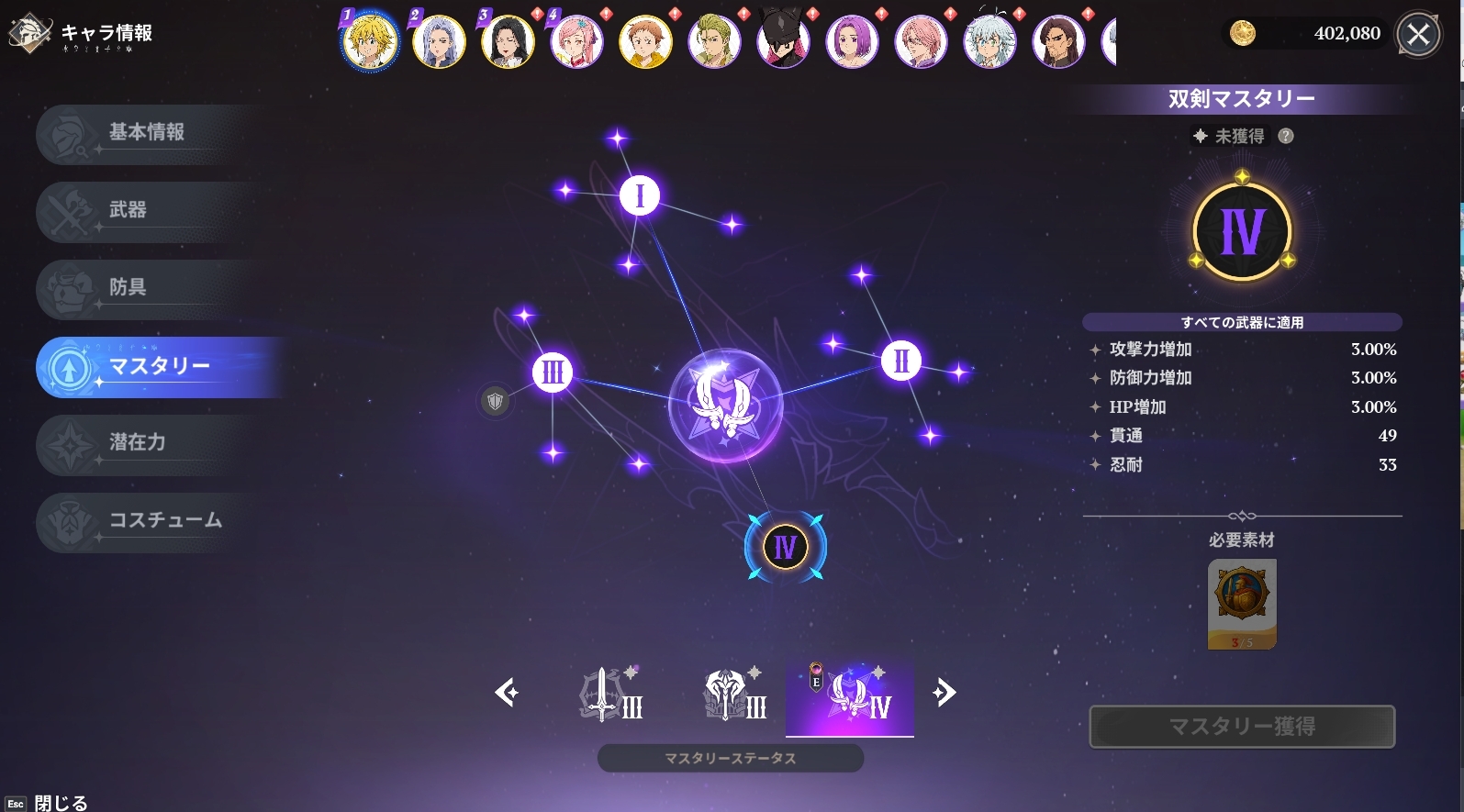Show previous weapon mastery with left arrow
Viewport: 1464px width, 812px height.
coord(507,693)
